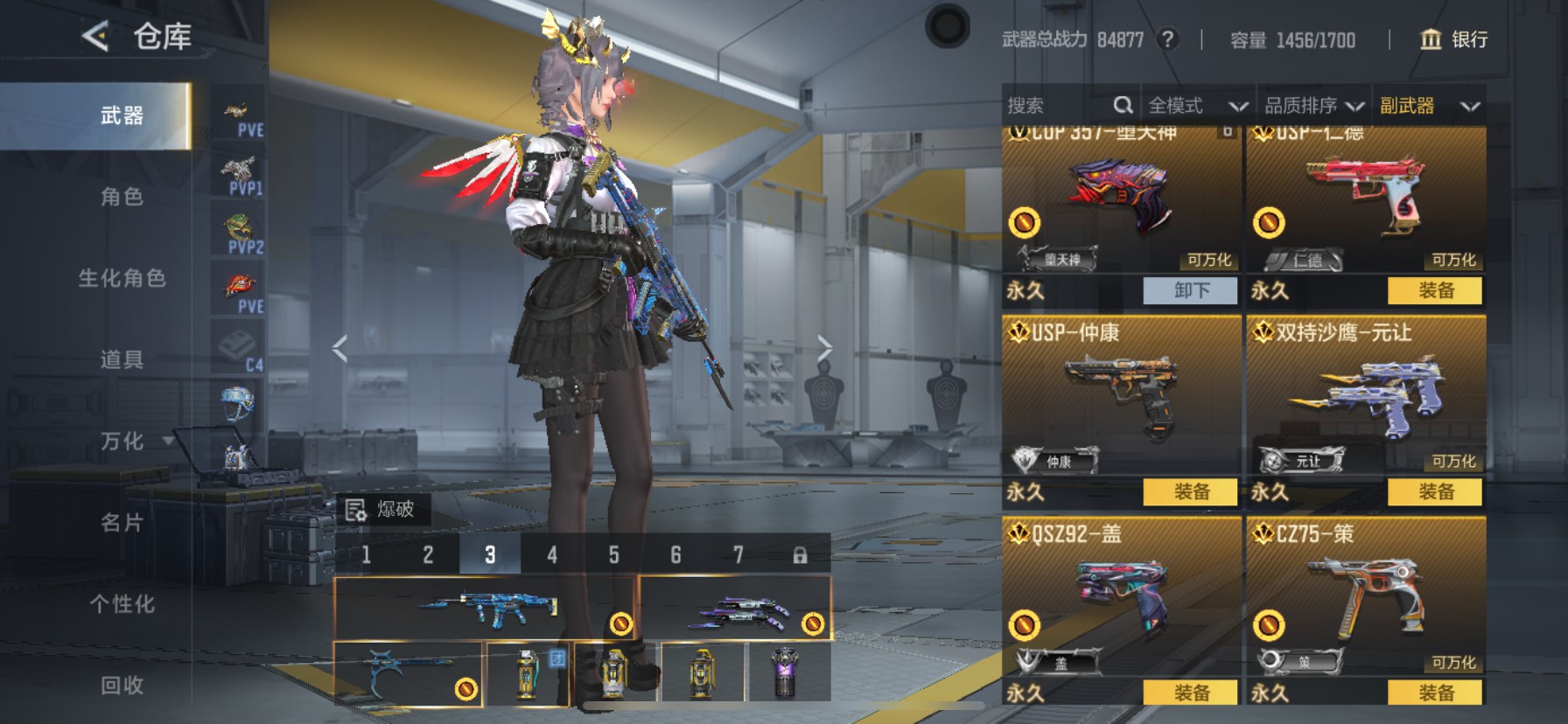1568x724 pixels.
Task: Open the 全模式 mode filter dropdown
Action: (x=1197, y=106)
